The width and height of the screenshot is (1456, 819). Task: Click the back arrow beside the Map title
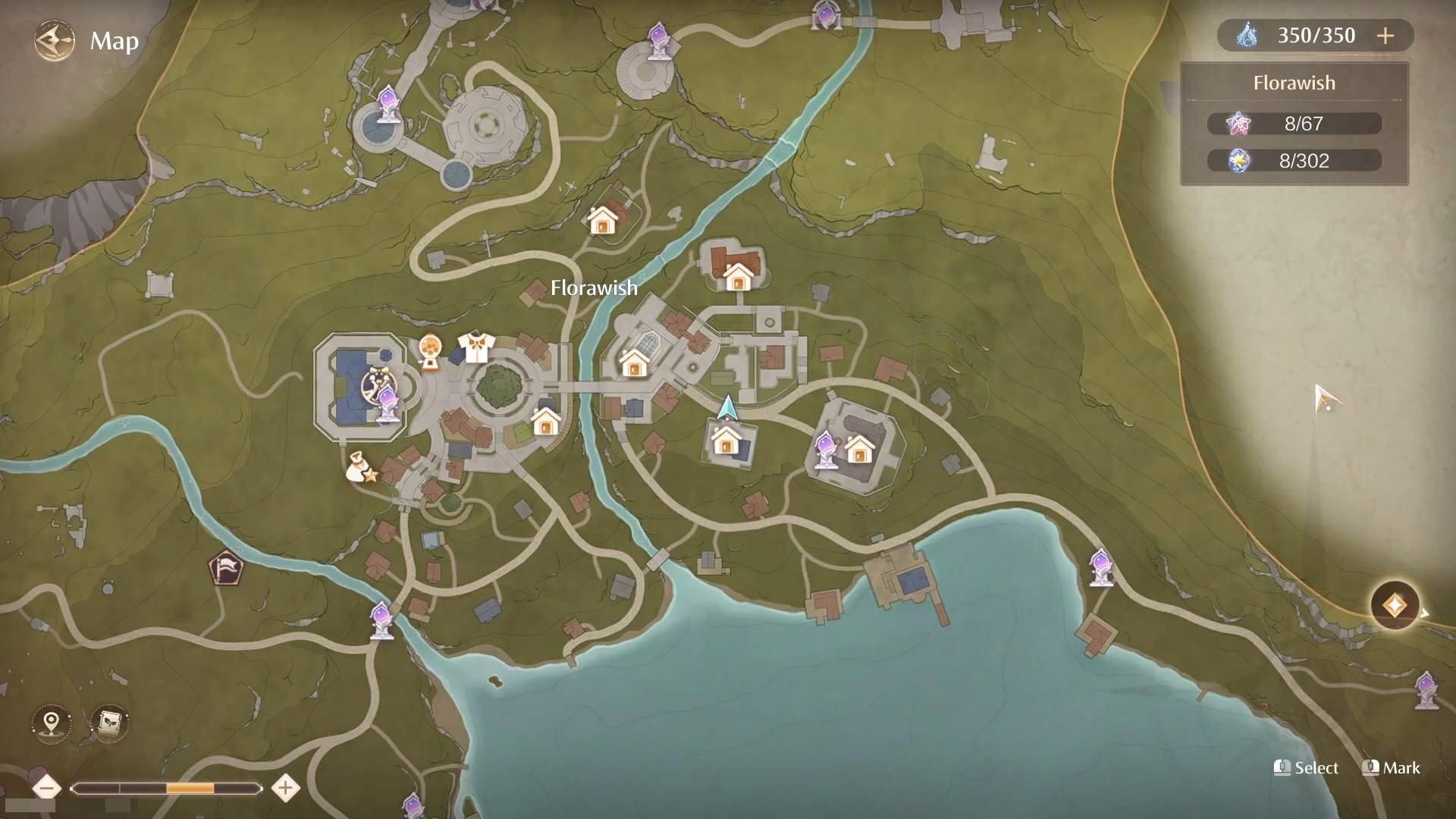(x=53, y=39)
